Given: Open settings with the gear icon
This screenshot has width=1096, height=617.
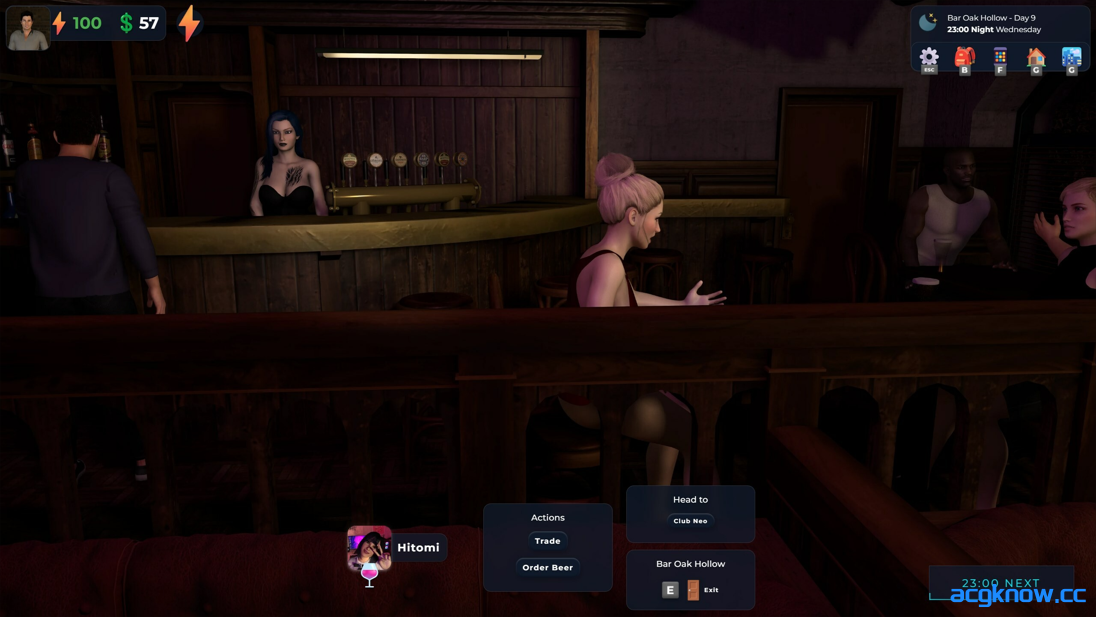Looking at the screenshot, I should click(x=929, y=57).
